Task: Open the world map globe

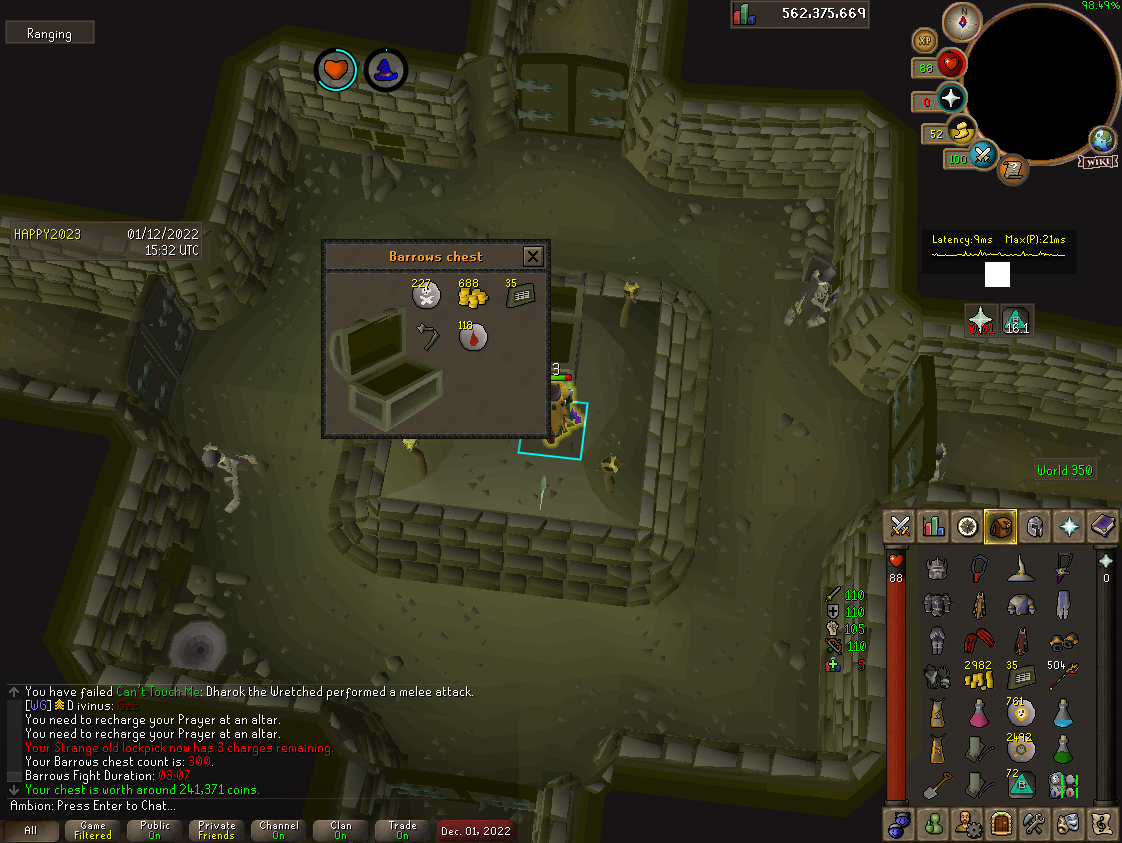Action: click(1103, 139)
